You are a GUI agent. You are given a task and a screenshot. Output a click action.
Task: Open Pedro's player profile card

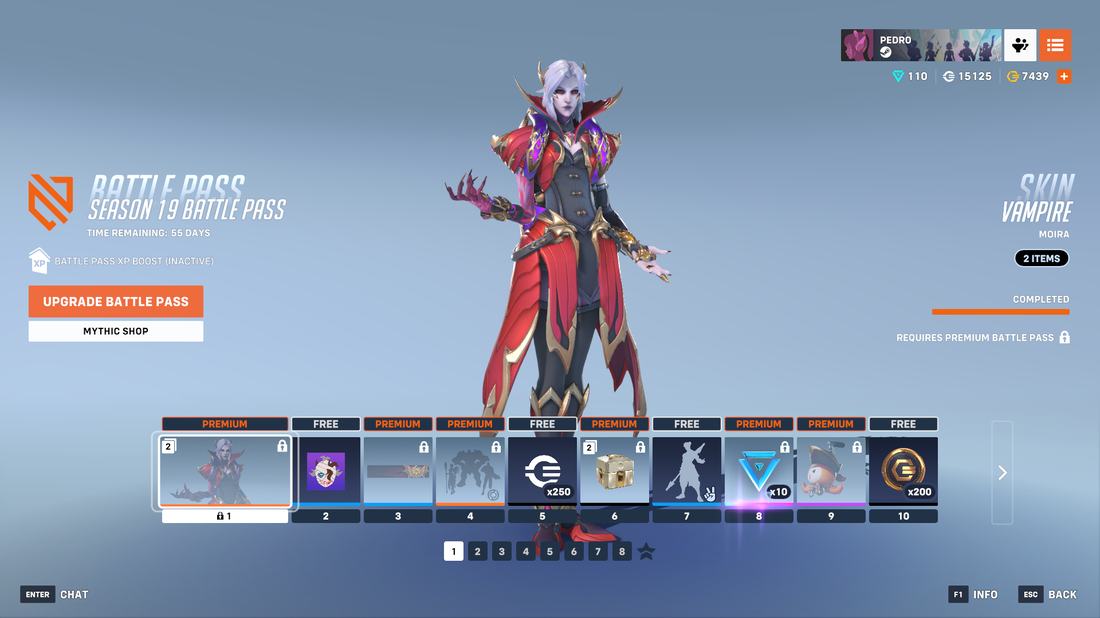[920, 45]
